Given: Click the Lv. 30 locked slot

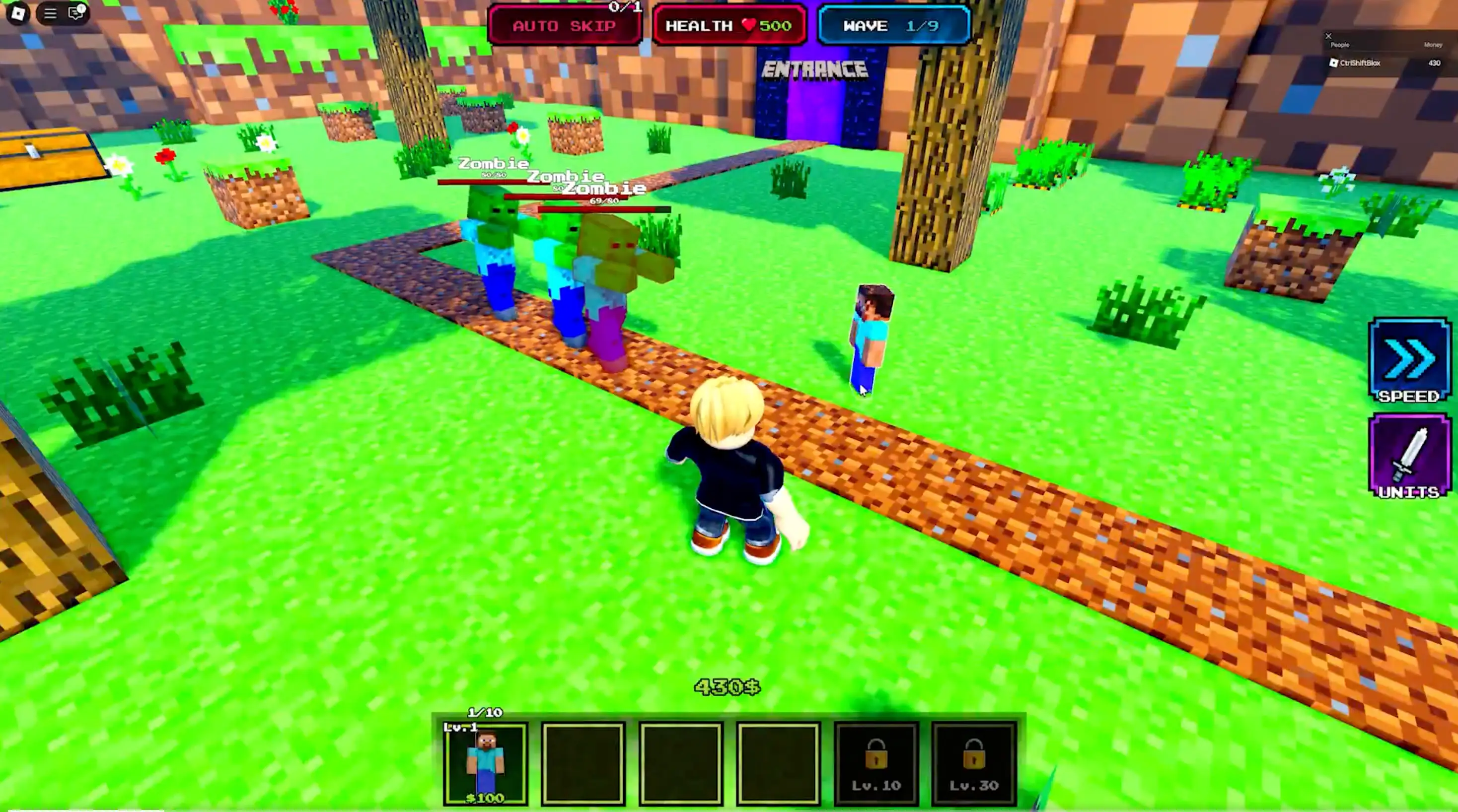Looking at the screenshot, I should click(x=973, y=763).
